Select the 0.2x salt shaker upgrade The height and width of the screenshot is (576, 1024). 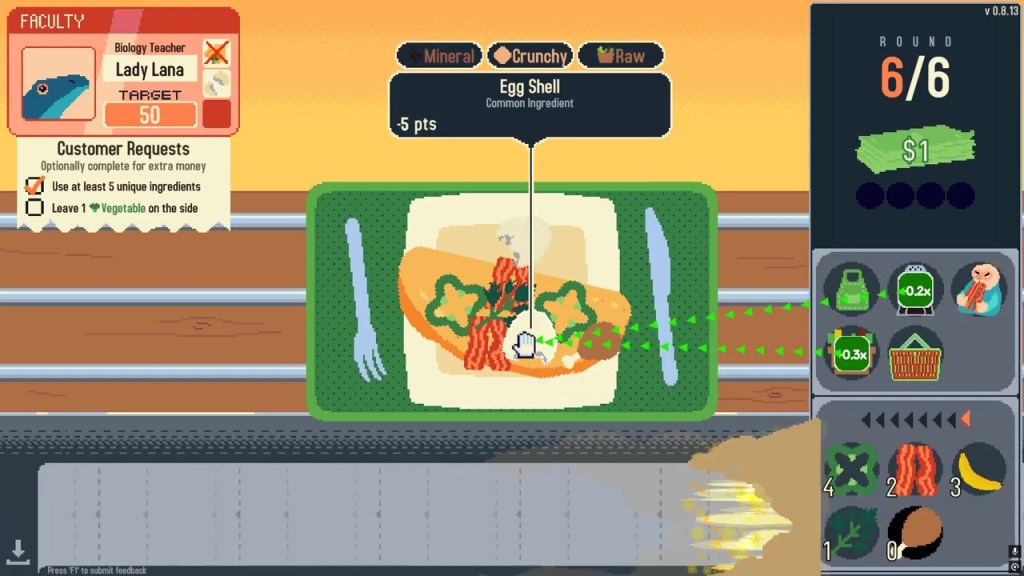(x=914, y=292)
